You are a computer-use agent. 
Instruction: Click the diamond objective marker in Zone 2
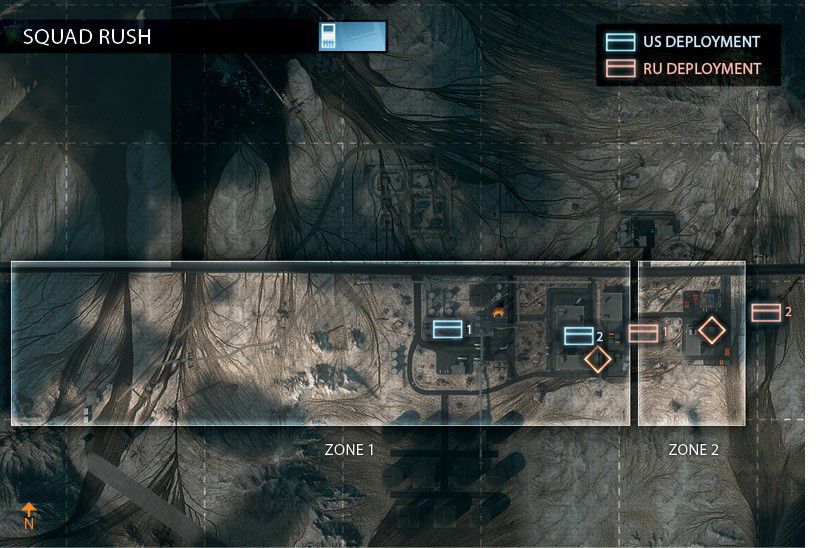pos(712,330)
